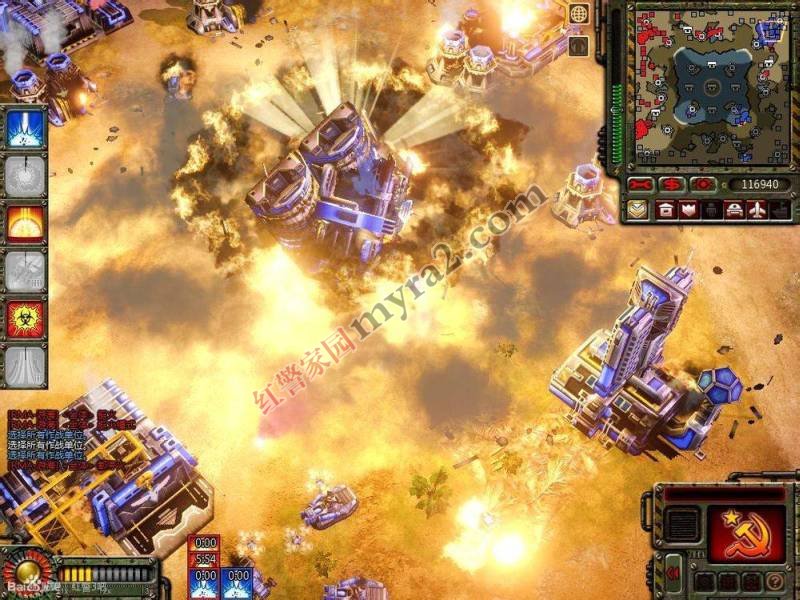
Task: Click the minimap battlefield overview
Action: click(x=712, y=85)
